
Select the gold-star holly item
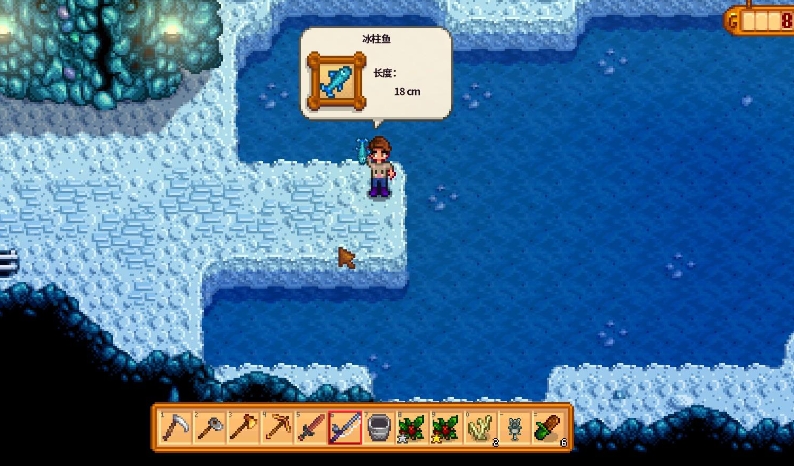tap(447, 428)
